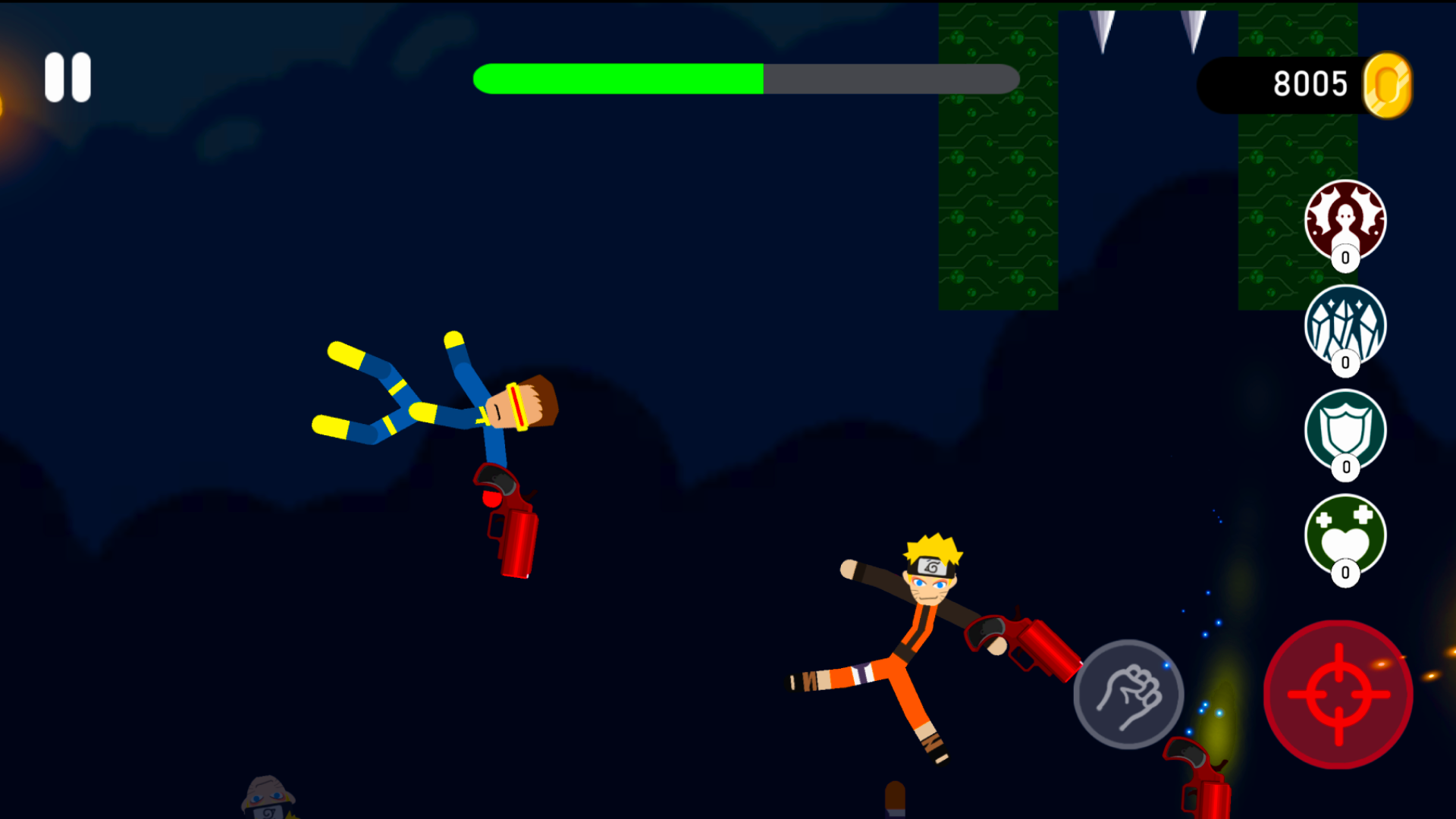
Task: Tap the green health progress bar
Action: point(618,78)
